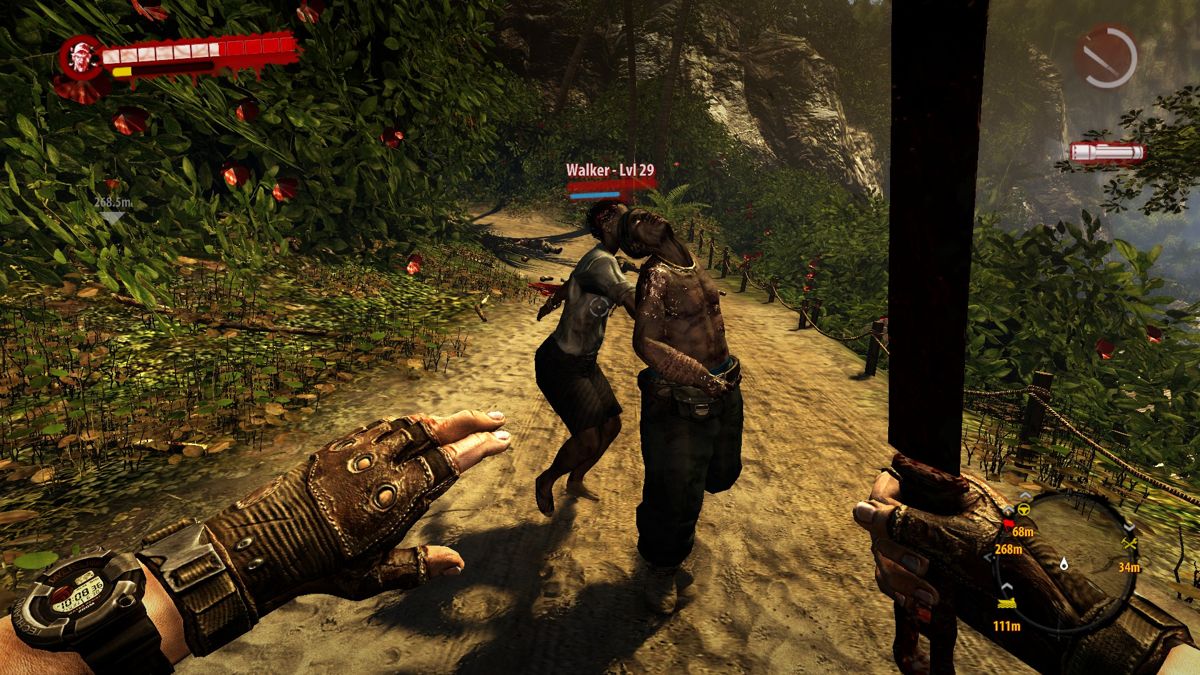1200x675 pixels.
Task: Click the player character portrait
Action: click(82, 58)
